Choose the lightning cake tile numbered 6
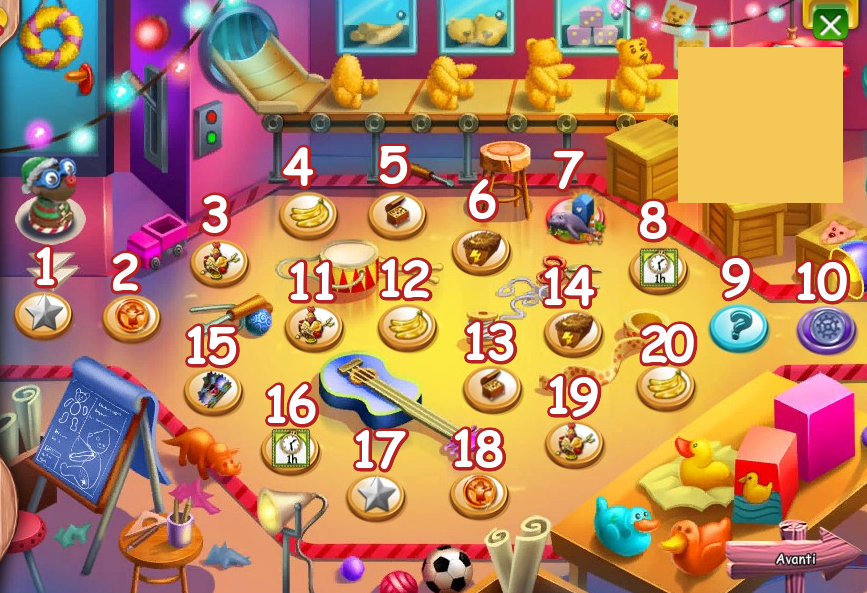This screenshot has width=867, height=593. point(482,249)
